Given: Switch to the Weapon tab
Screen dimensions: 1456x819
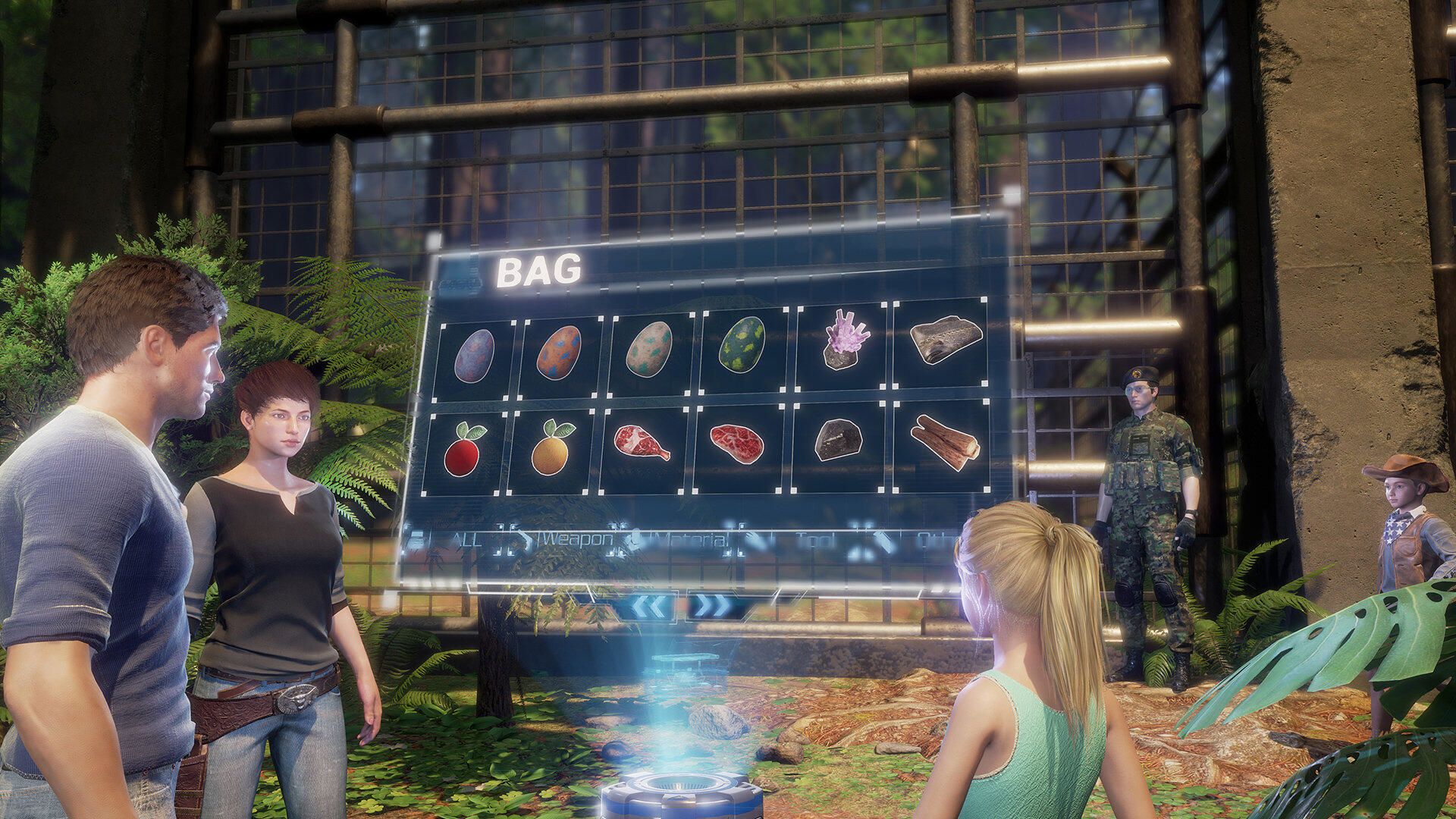Looking at the screenshot, I should pos(575,539).
